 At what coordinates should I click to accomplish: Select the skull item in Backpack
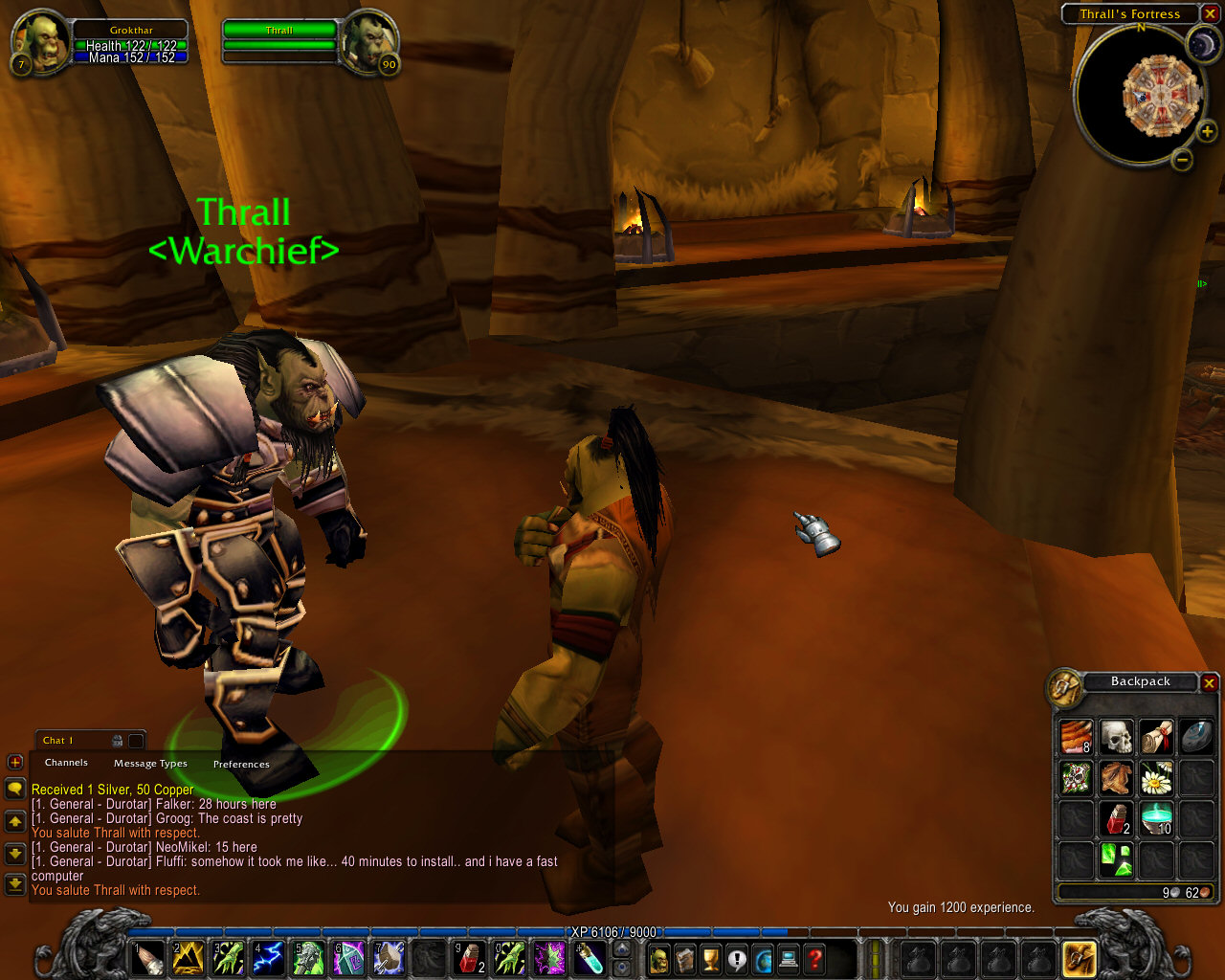point(1116,738)
